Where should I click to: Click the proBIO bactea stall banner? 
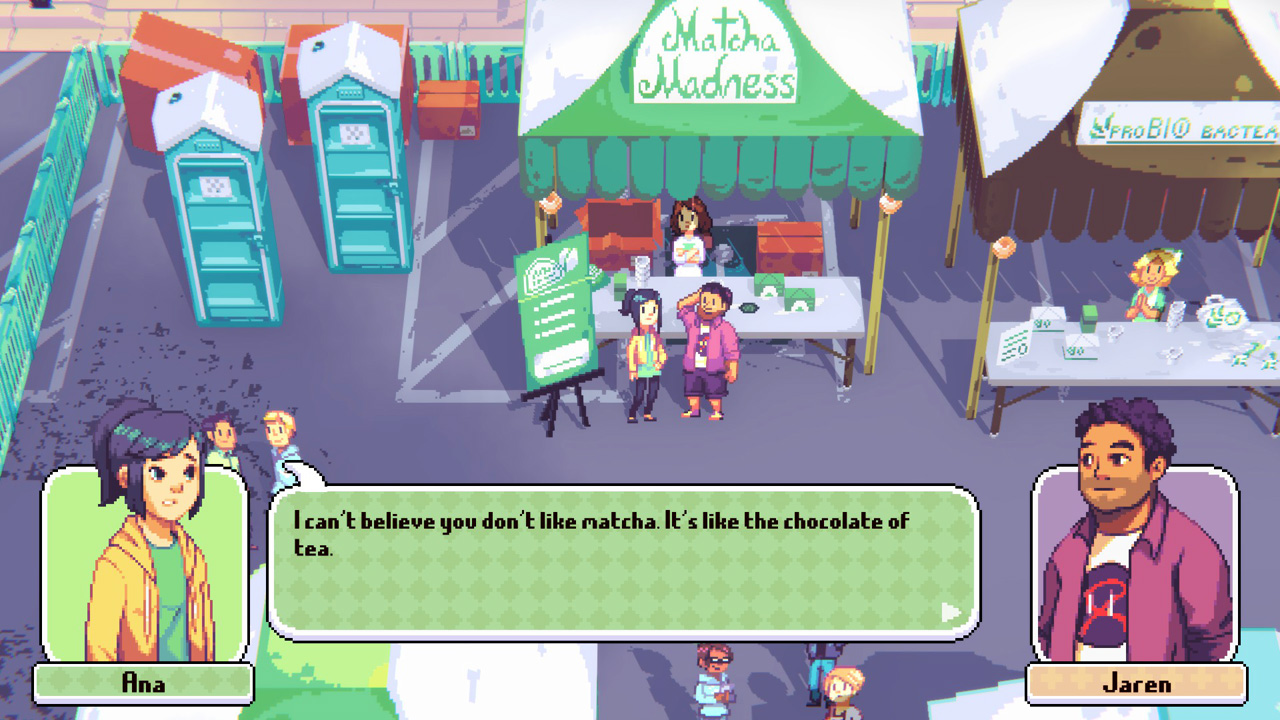click(x=1180, y=130)
